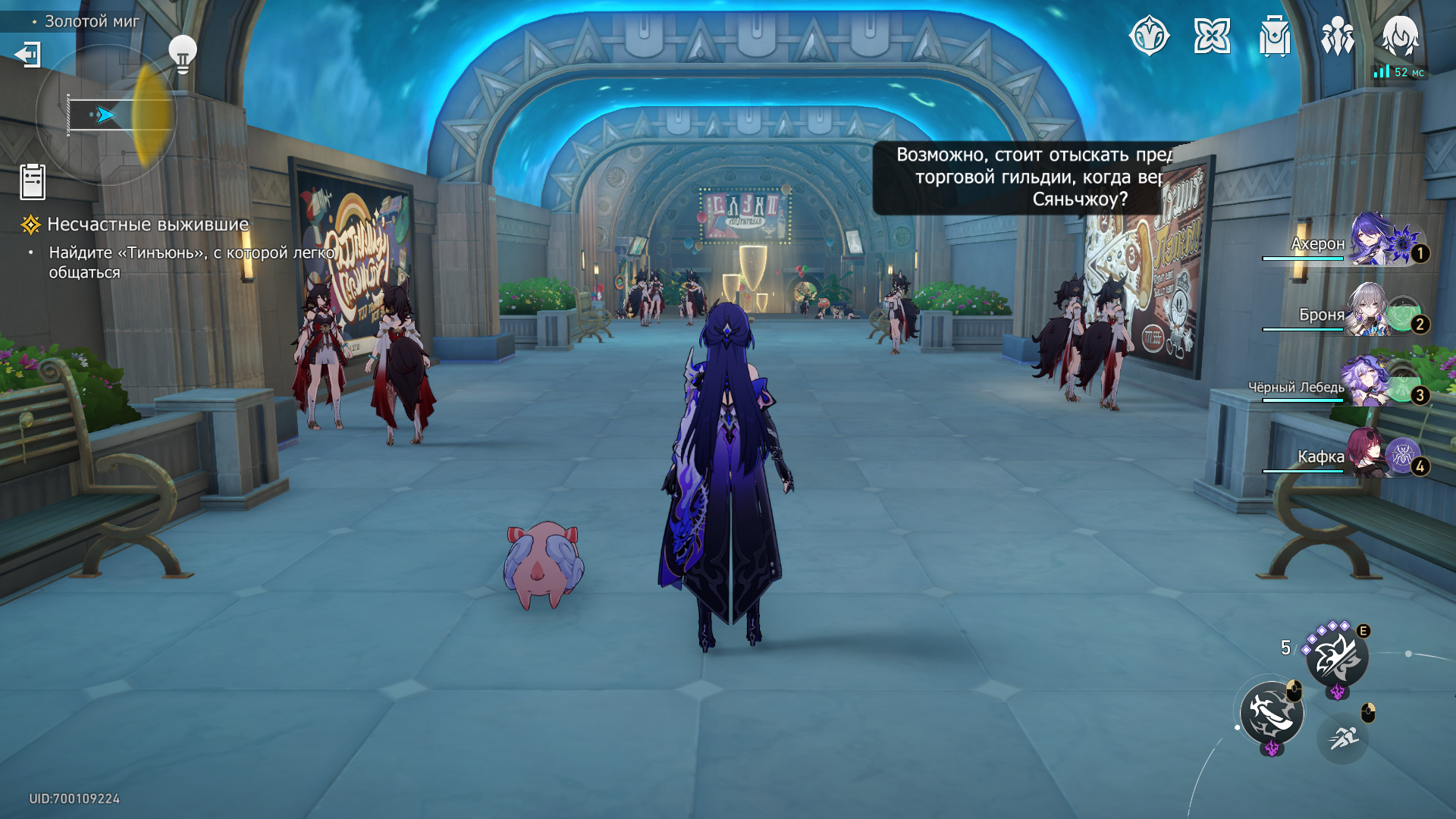Open the star-shaped warp icon

click(x=1212, y=36)
